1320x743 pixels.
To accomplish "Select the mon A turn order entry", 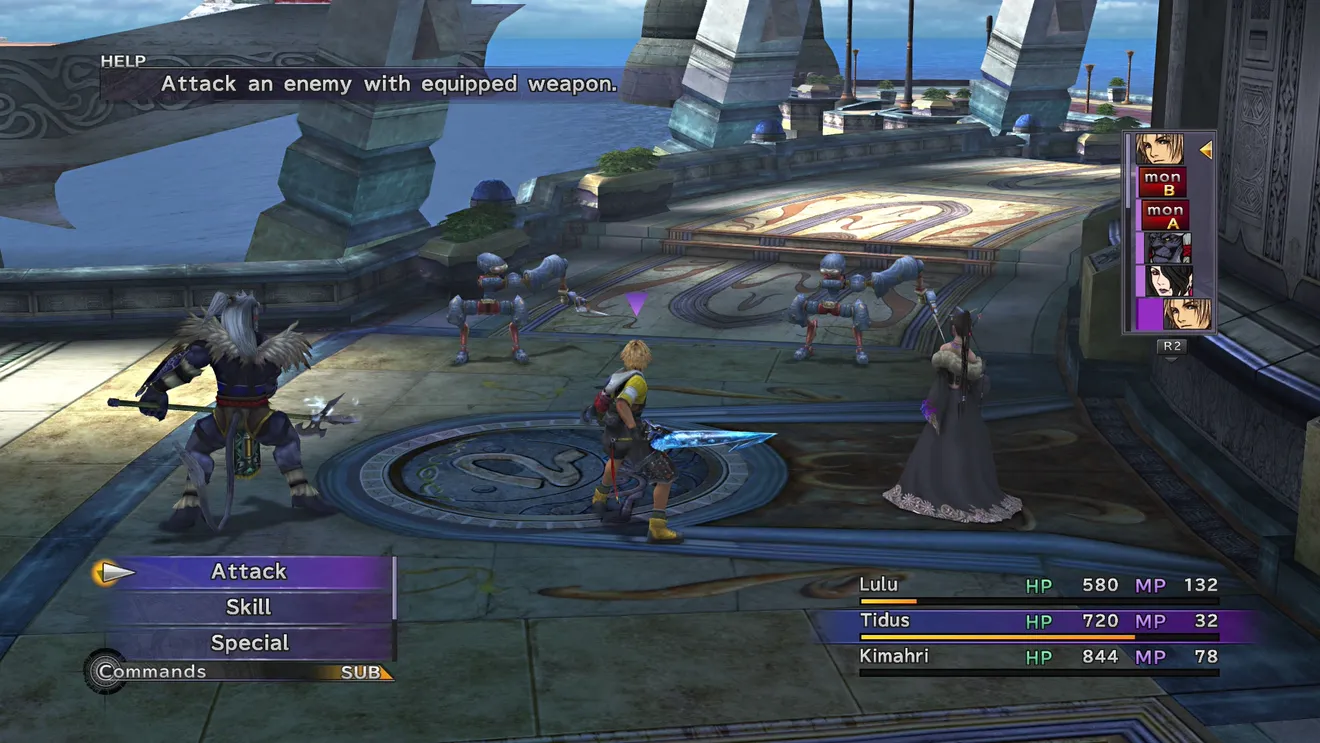I will [x=1163, y=215].
